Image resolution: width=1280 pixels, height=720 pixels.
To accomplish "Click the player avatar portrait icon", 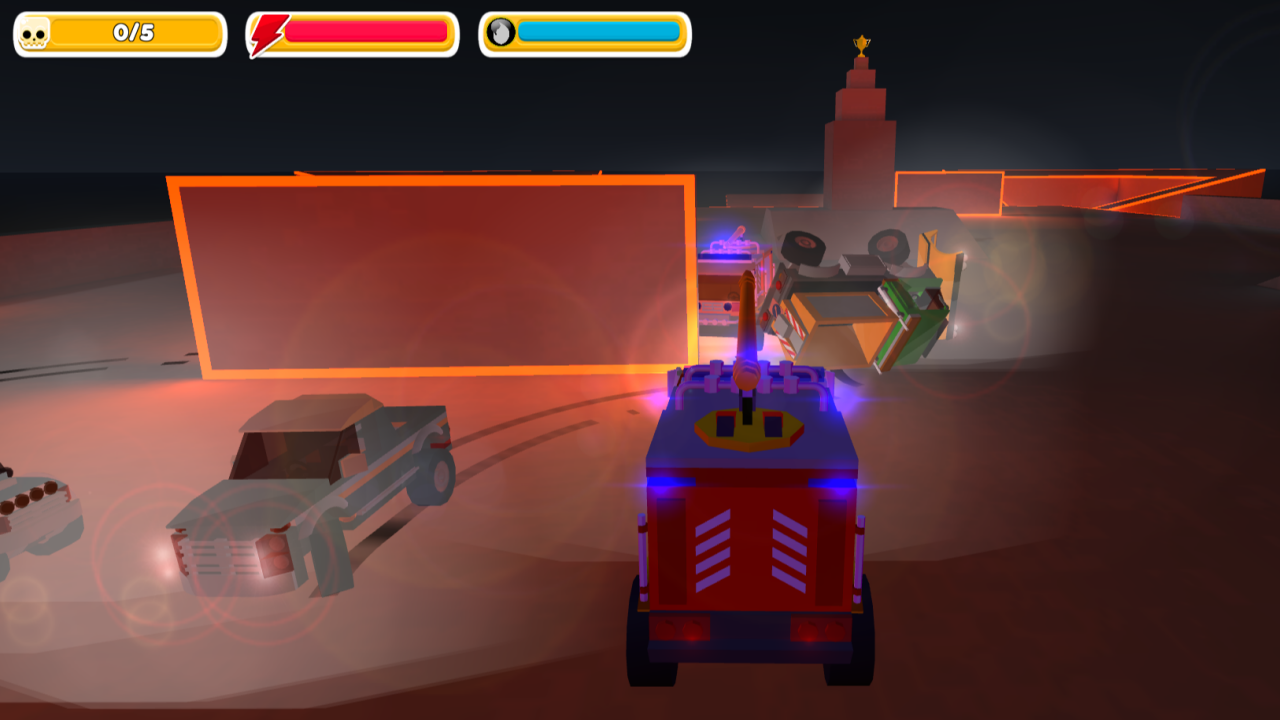I will coord(501,31).
